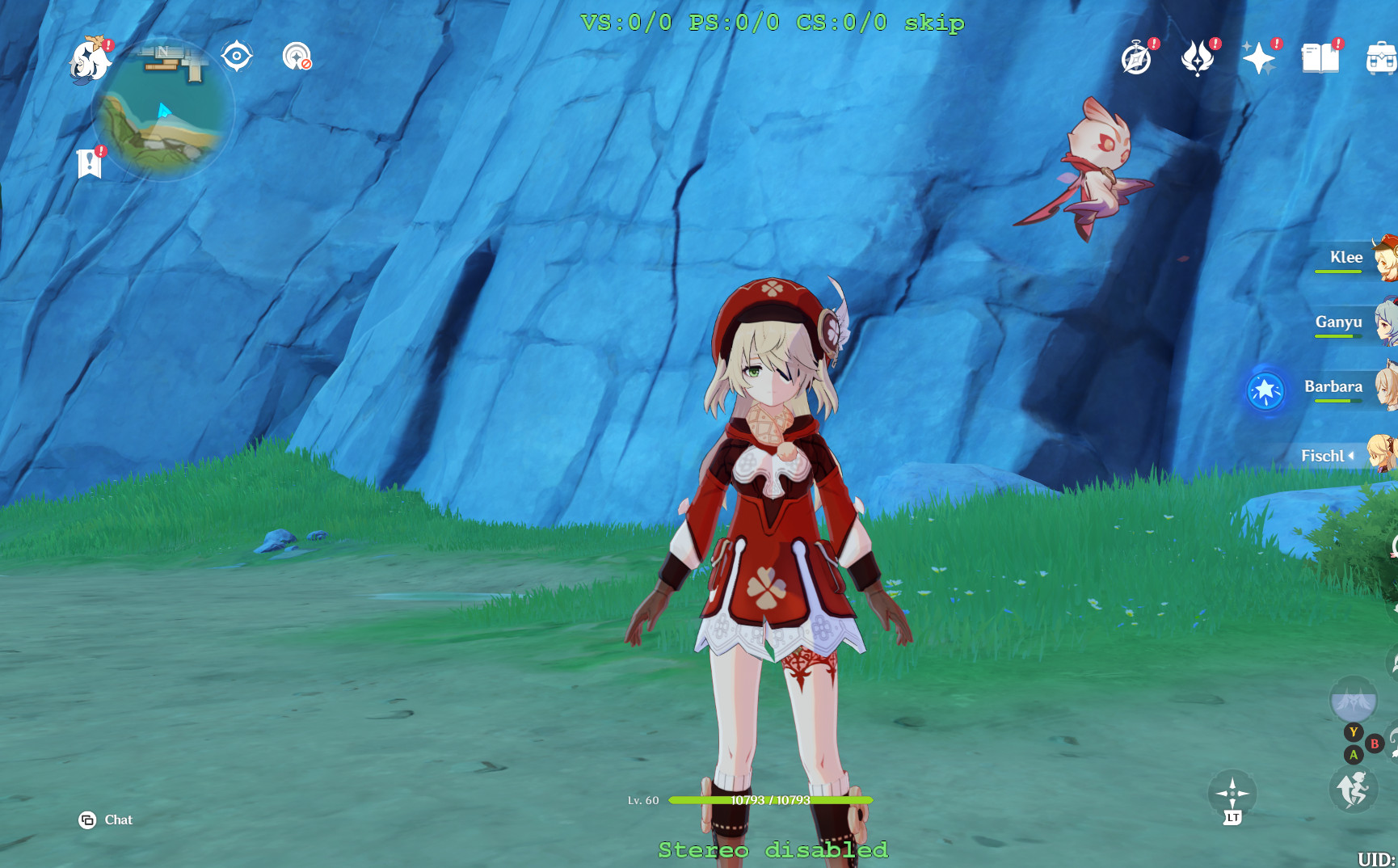The height and width of the screenshot is (868, 1398).
Task: Open the Events sparkle icon
Action: click(1259, 57)
